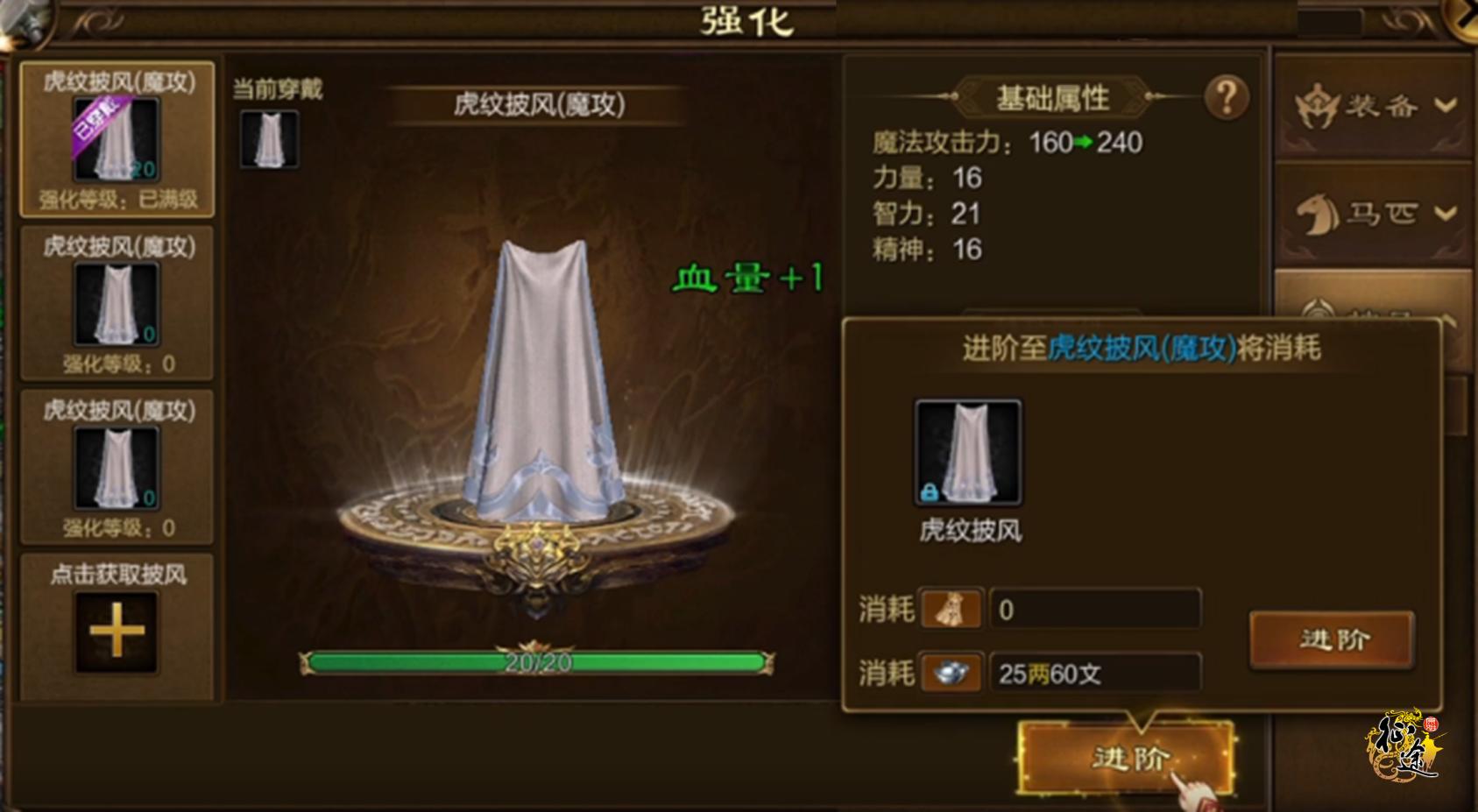Click the locked 虎纹披风 item icon
This screenshot has width=1478, height=812.
(x=968, y=452)
